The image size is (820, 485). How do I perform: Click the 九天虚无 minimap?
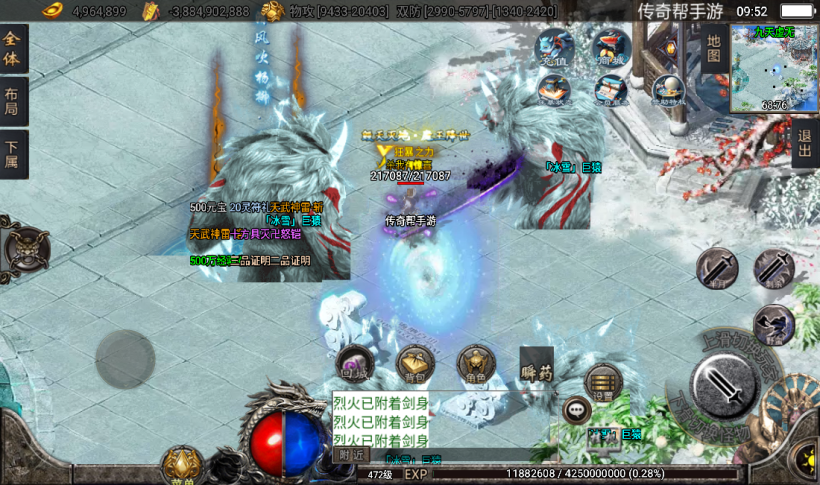tap(774, 67)
